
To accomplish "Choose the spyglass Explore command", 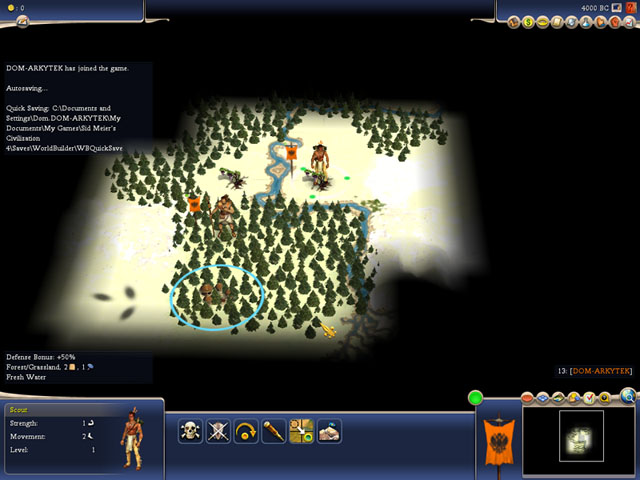I will click(274, 431).
